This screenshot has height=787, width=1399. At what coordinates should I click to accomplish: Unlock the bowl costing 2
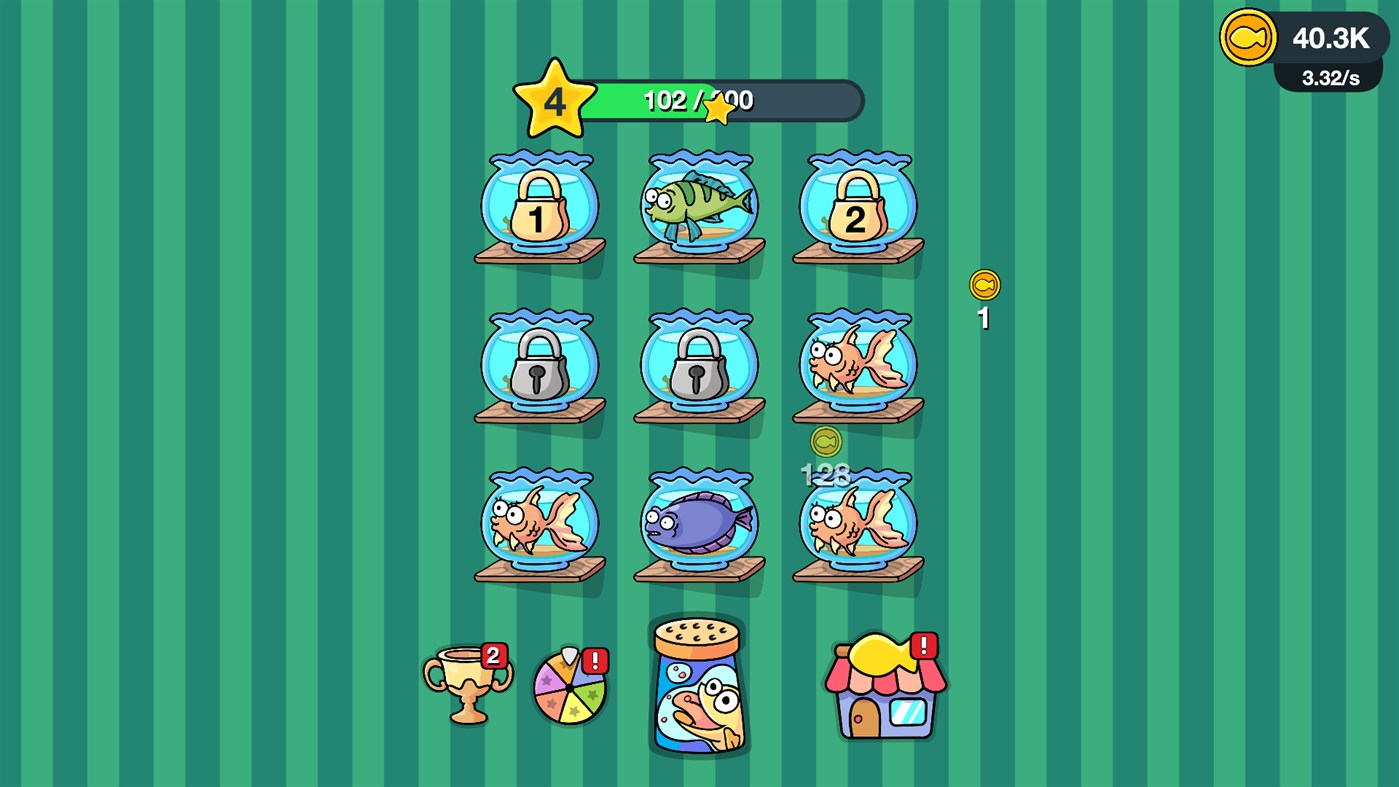857,205
